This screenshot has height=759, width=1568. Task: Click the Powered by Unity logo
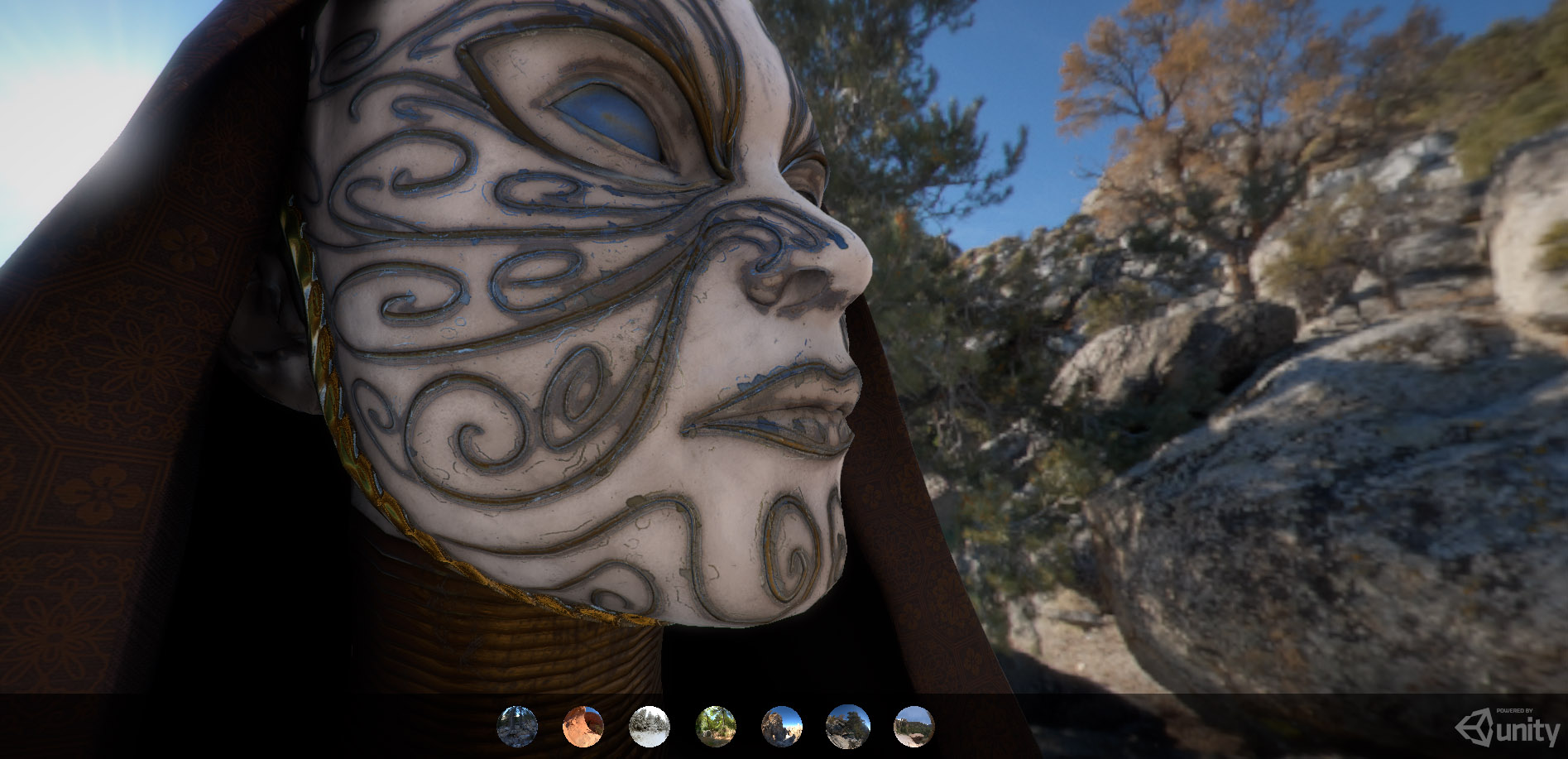click(x=1508, y=730)
